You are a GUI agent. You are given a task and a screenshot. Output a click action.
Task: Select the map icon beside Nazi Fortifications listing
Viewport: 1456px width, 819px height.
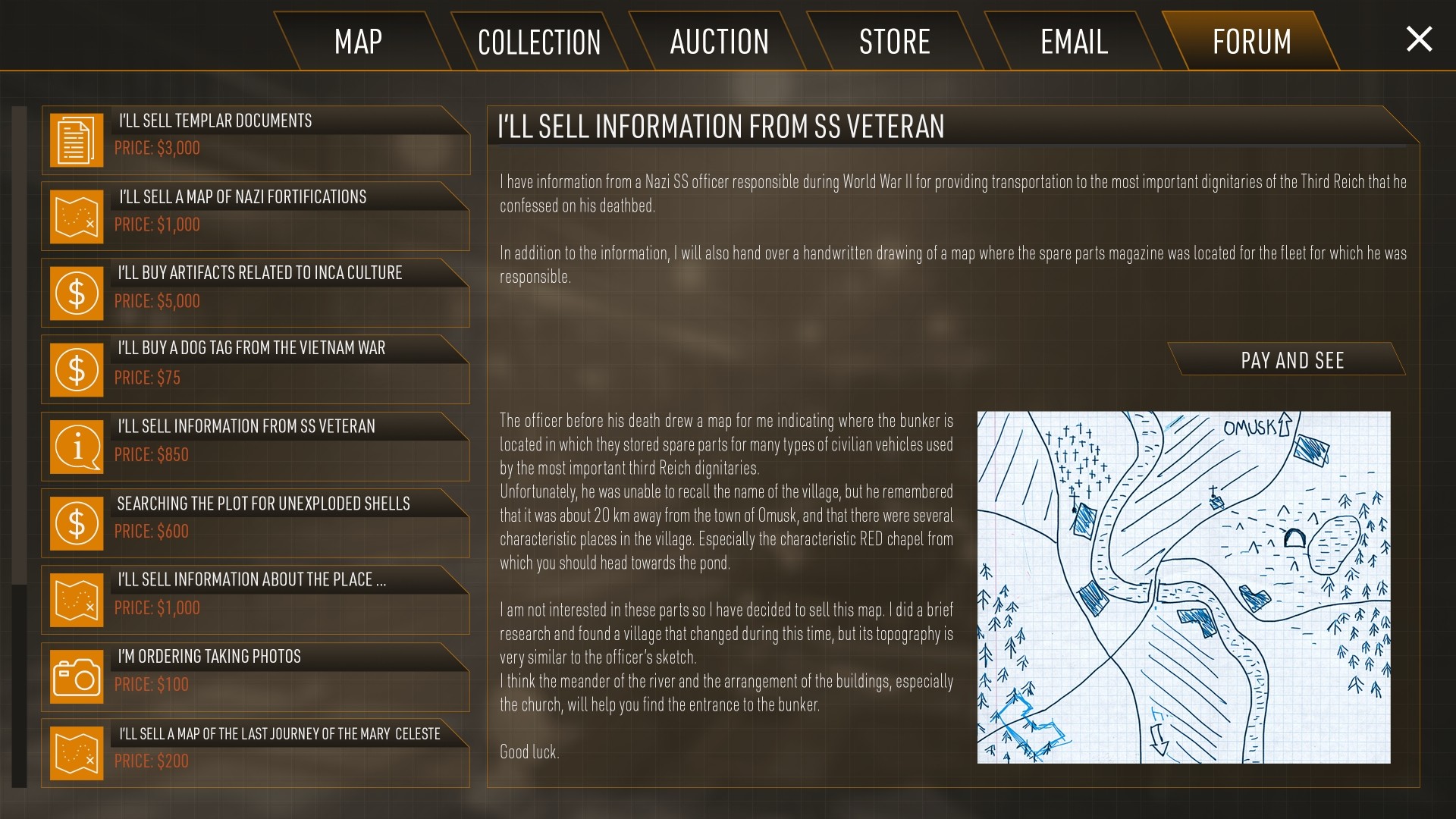[x=76, y=216]
